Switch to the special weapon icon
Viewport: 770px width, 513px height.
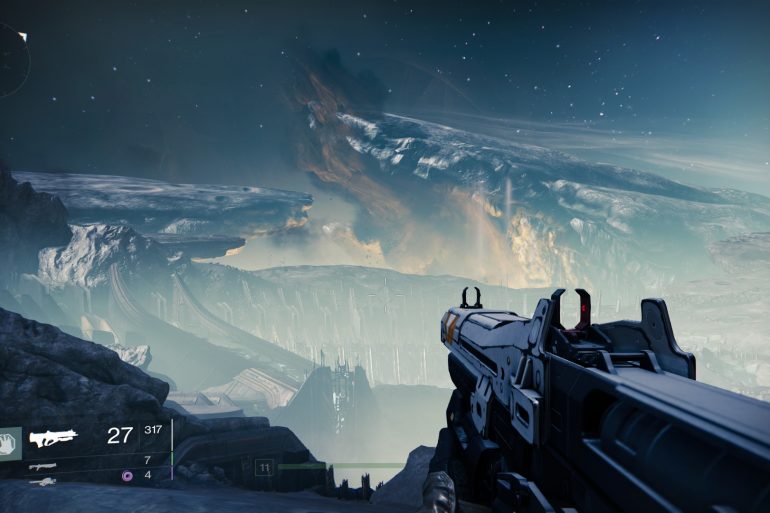42,465
